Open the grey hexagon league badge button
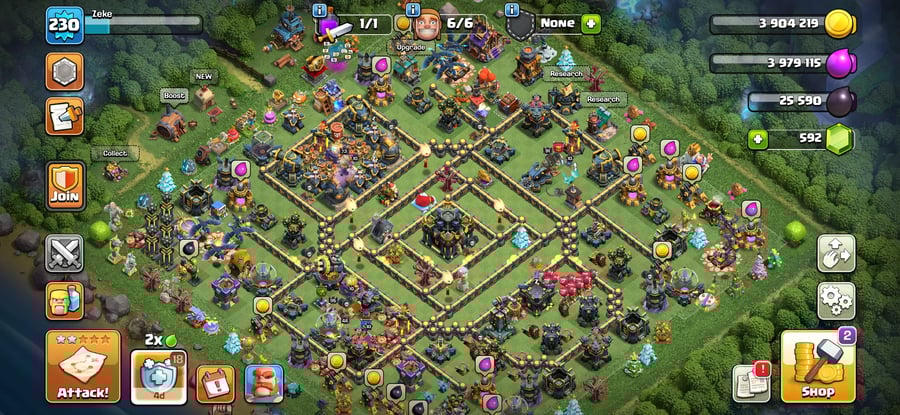This screenshot has width=900, height=415. 64,71
